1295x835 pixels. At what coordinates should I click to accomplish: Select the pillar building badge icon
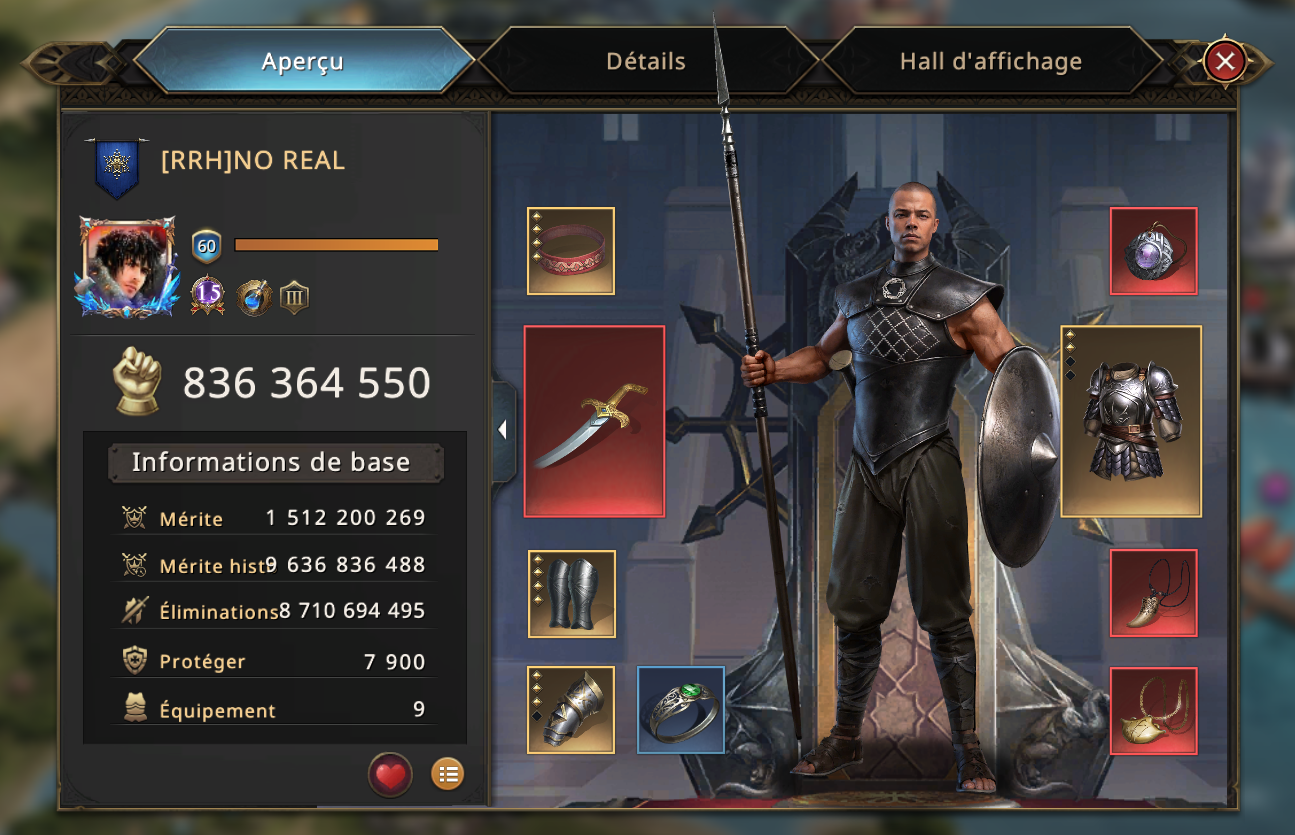(294, 296)
